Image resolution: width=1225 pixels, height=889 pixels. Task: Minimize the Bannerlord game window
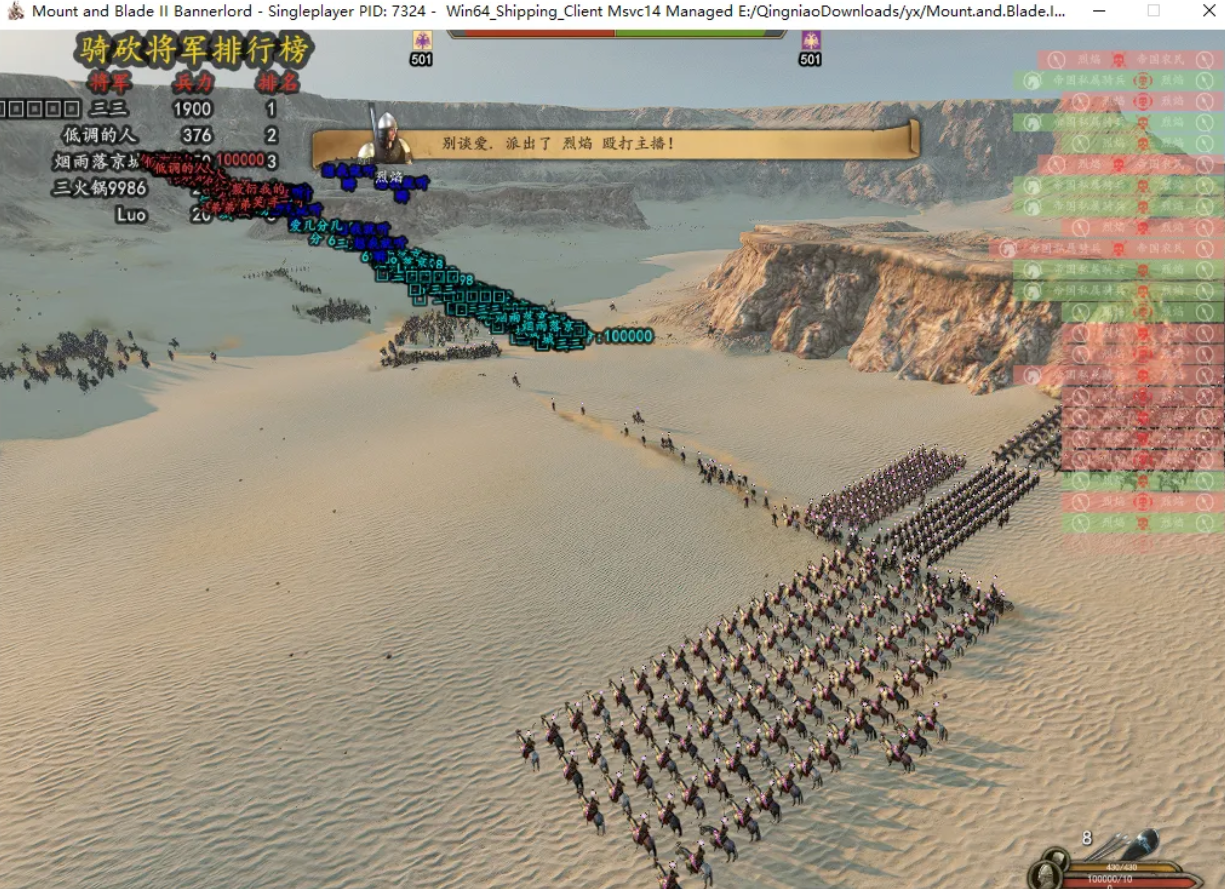[1099, 11]
